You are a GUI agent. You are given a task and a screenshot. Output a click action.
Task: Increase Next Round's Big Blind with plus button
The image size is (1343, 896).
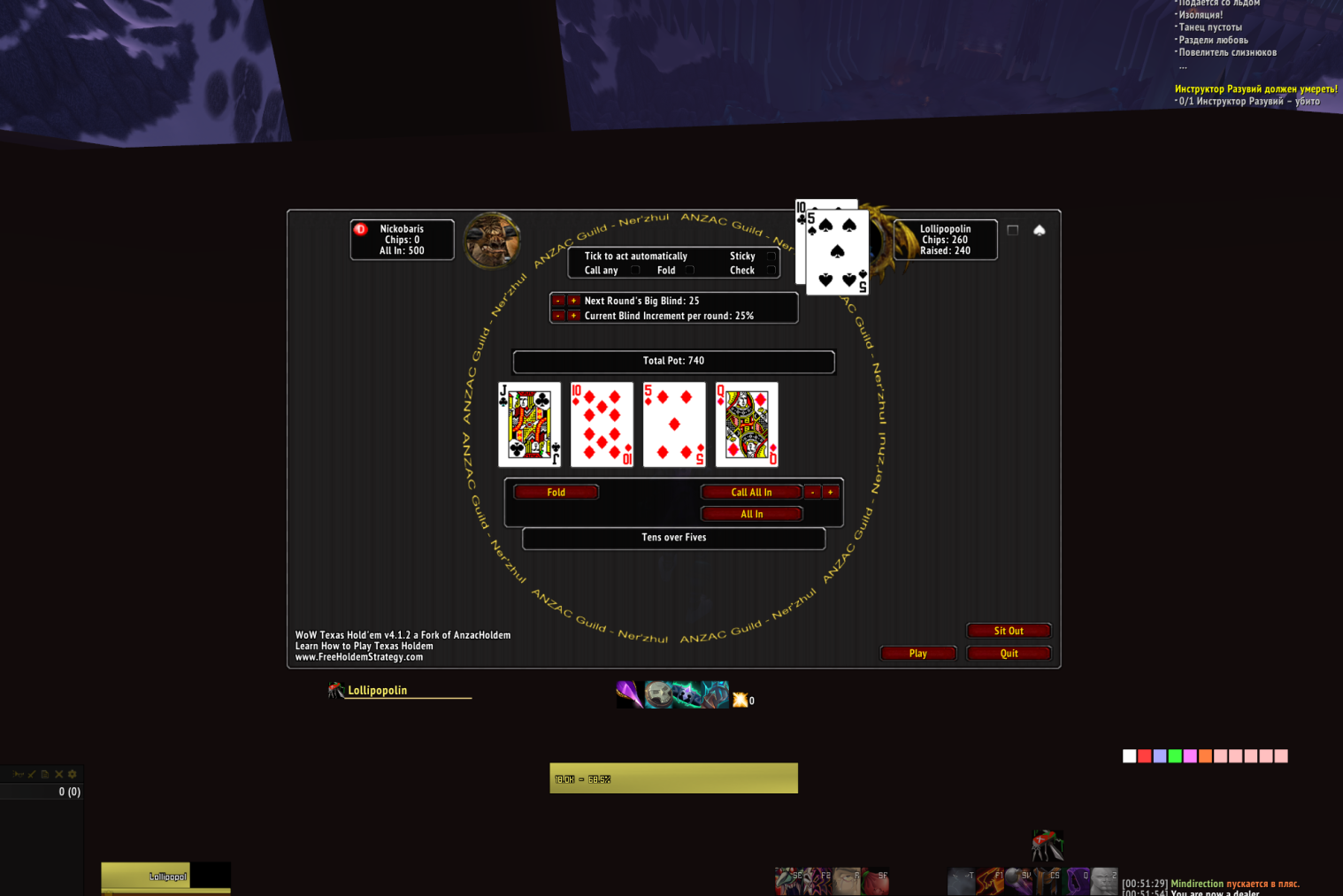[573, 301]
